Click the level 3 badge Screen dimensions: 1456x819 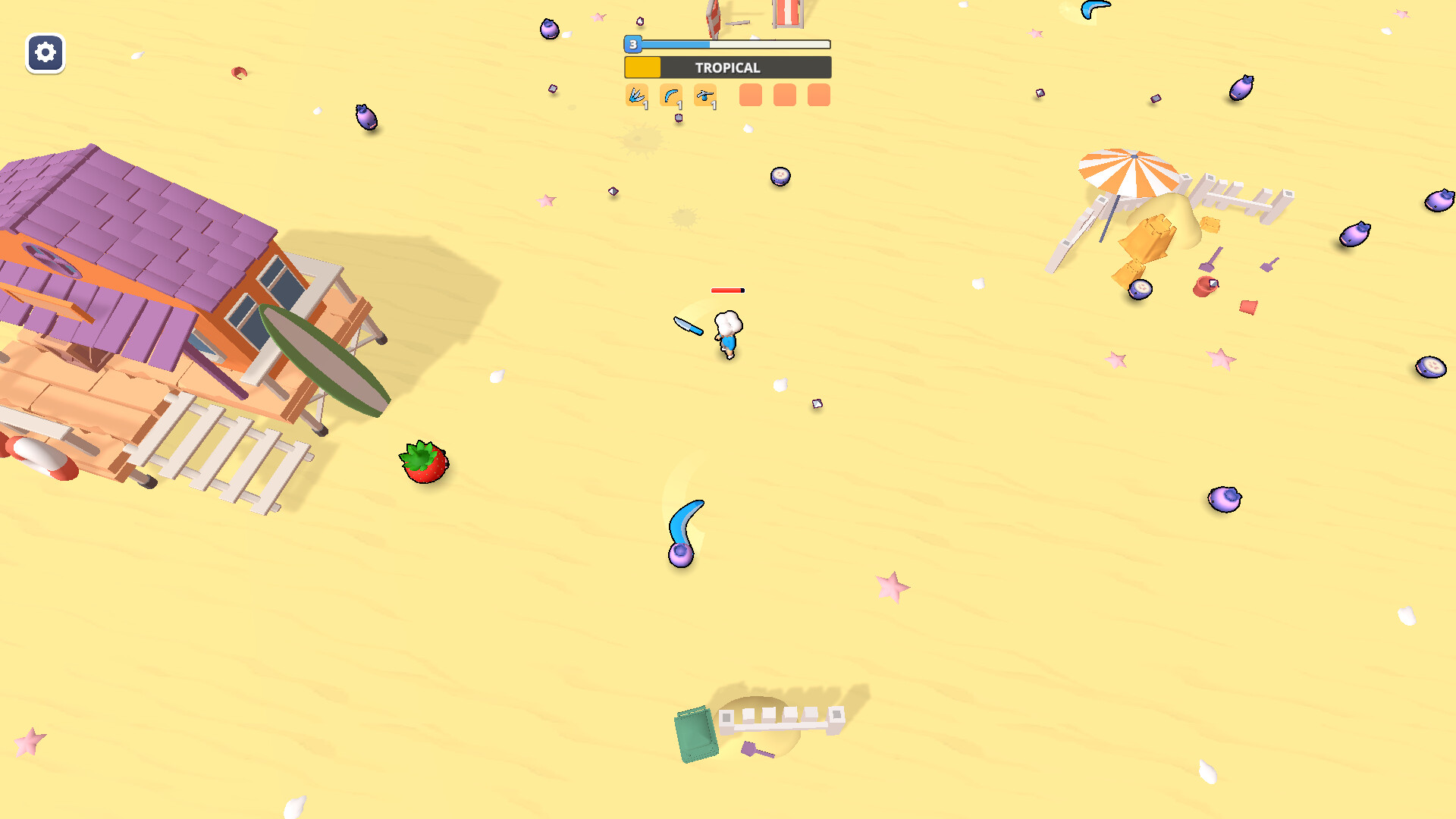tap(632, 45)
